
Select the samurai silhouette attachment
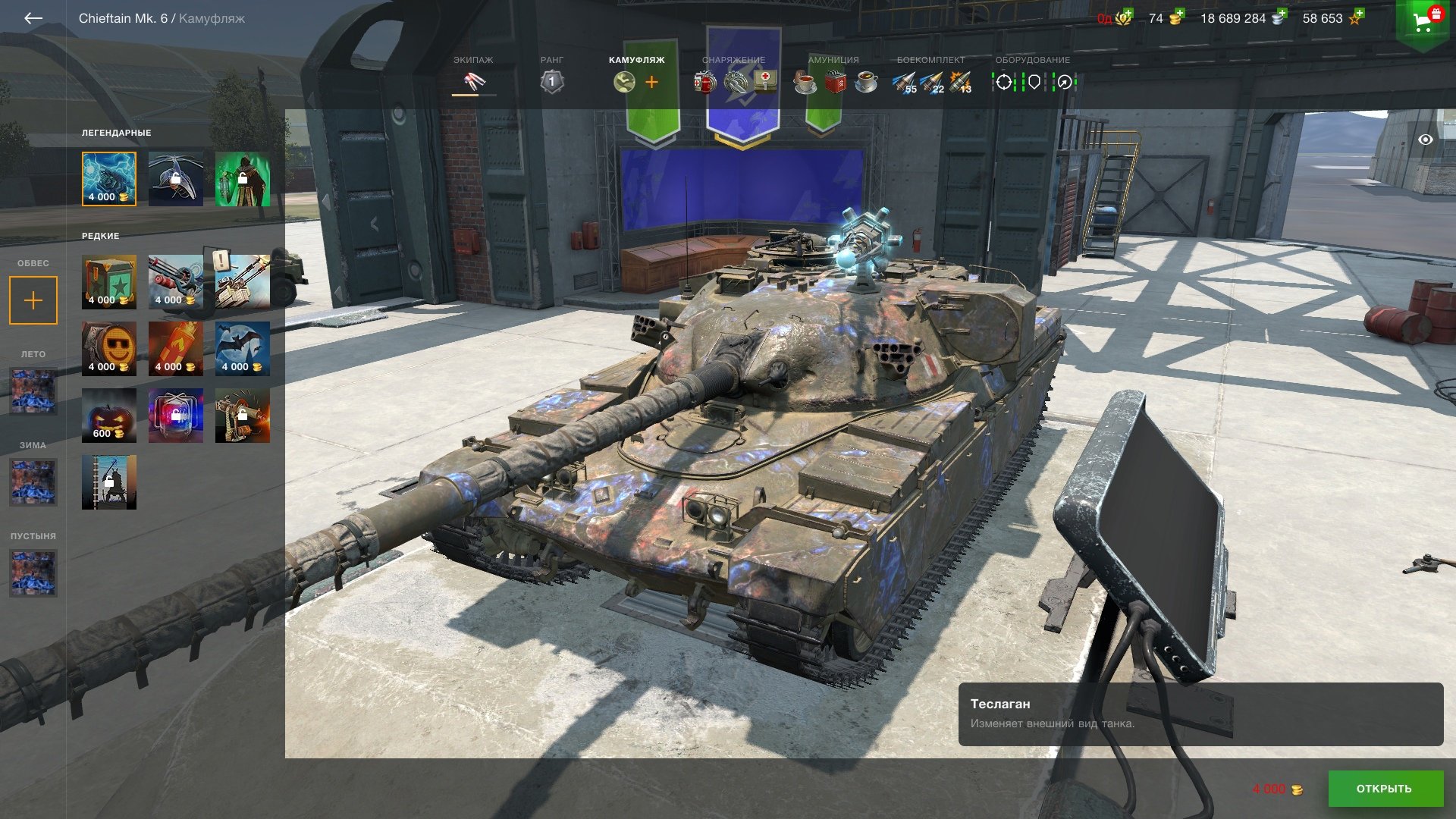(x=109, y=482)
